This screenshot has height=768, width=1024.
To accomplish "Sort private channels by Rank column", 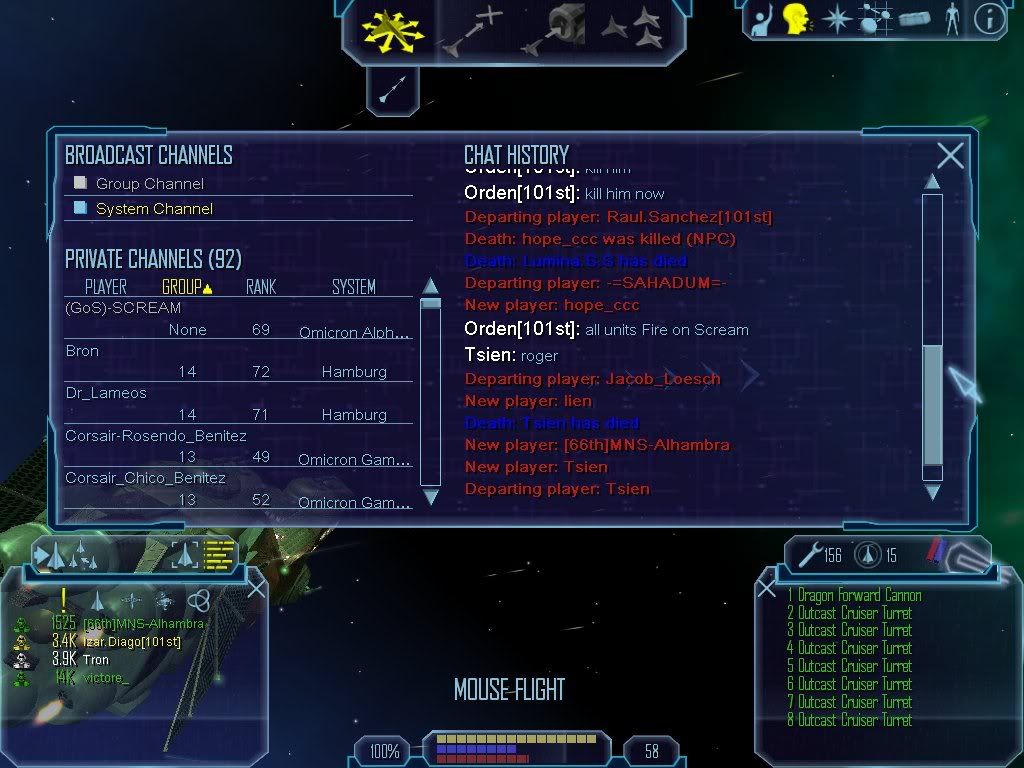I will [x=261, y=287].
